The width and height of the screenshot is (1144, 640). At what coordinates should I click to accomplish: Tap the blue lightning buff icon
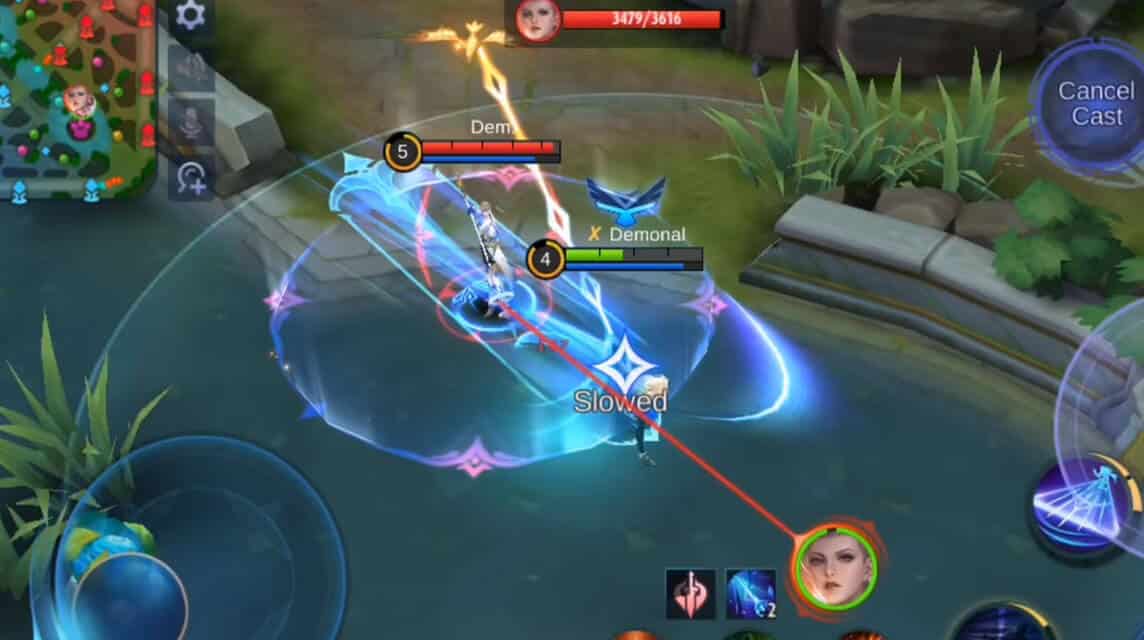point(750,594)
